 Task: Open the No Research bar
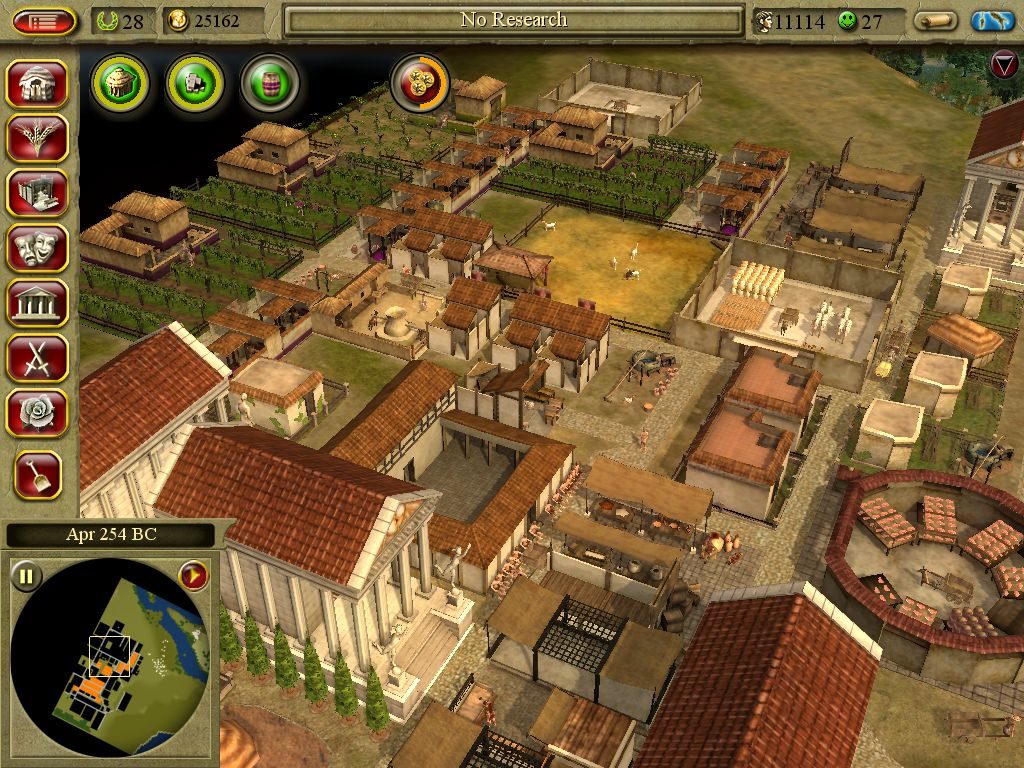tap(513, 20)
